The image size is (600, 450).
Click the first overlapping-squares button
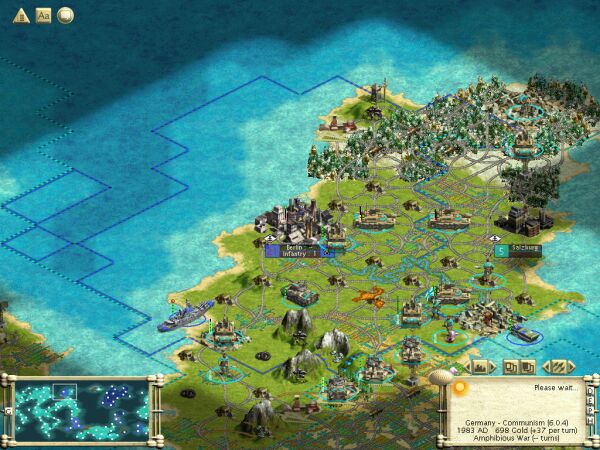(509, 366)
